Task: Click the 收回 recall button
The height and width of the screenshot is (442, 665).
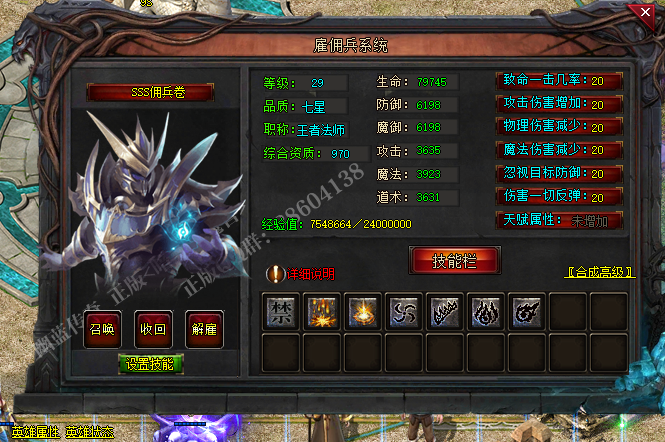Action: coord(152,328)
